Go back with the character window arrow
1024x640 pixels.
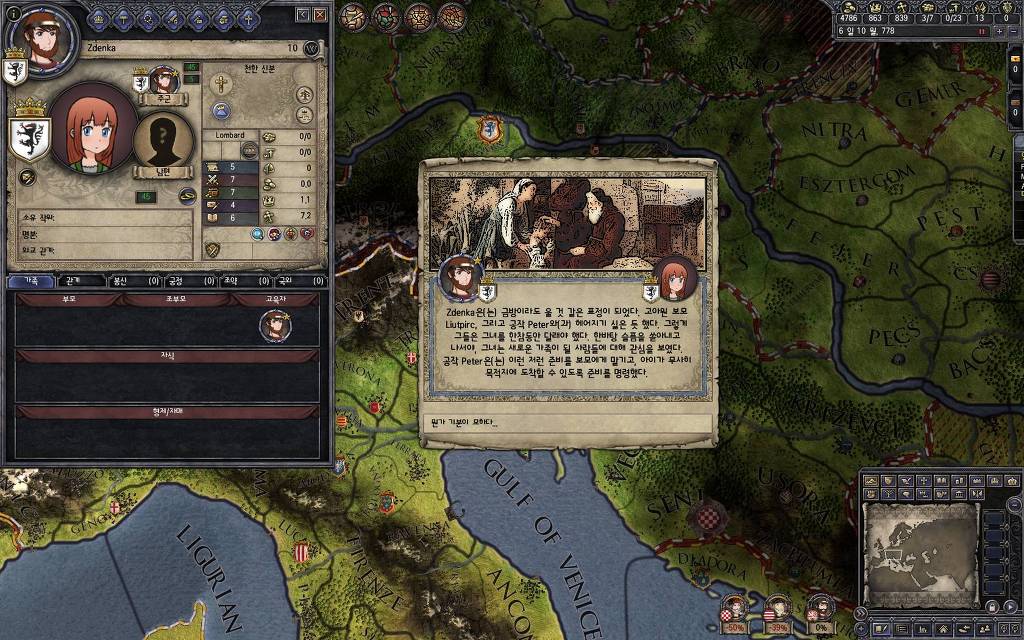[302, 15]
